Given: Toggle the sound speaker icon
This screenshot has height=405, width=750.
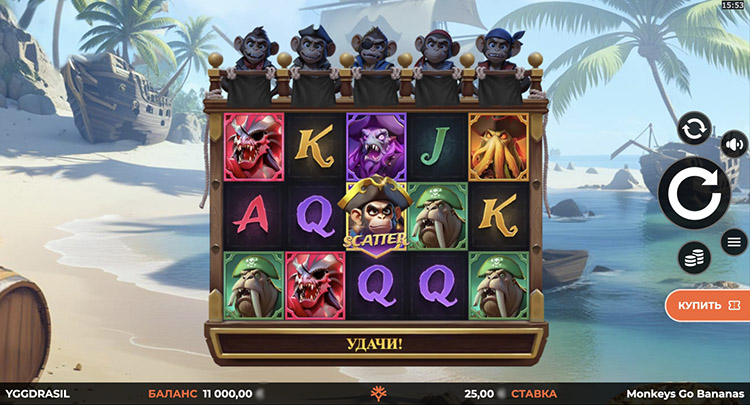Looking at the screenshot, I should click(733, 144).
